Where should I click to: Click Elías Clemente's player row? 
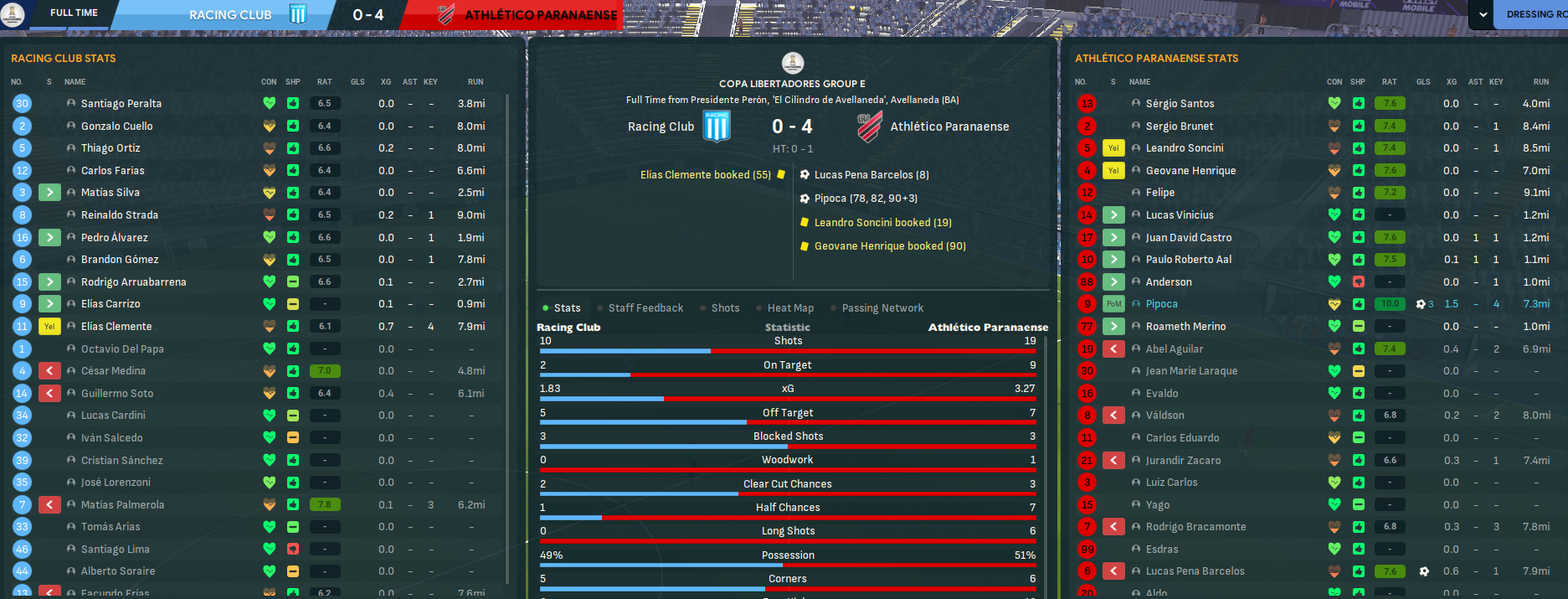pos(116,327)
